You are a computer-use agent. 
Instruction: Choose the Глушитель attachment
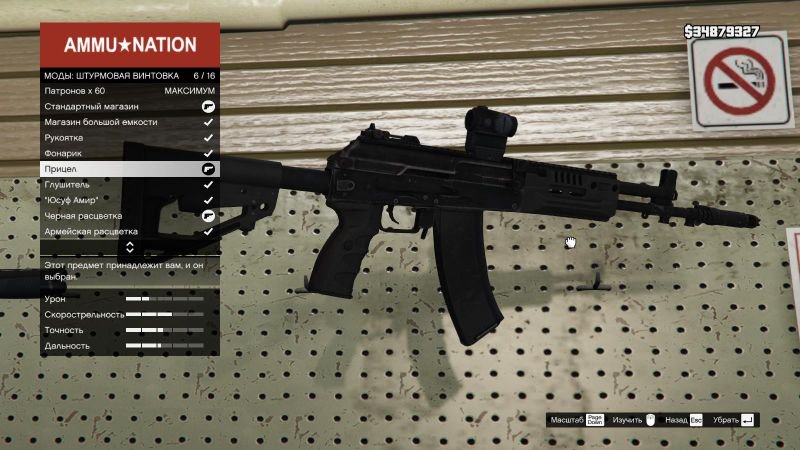click(x=130, y=185)
